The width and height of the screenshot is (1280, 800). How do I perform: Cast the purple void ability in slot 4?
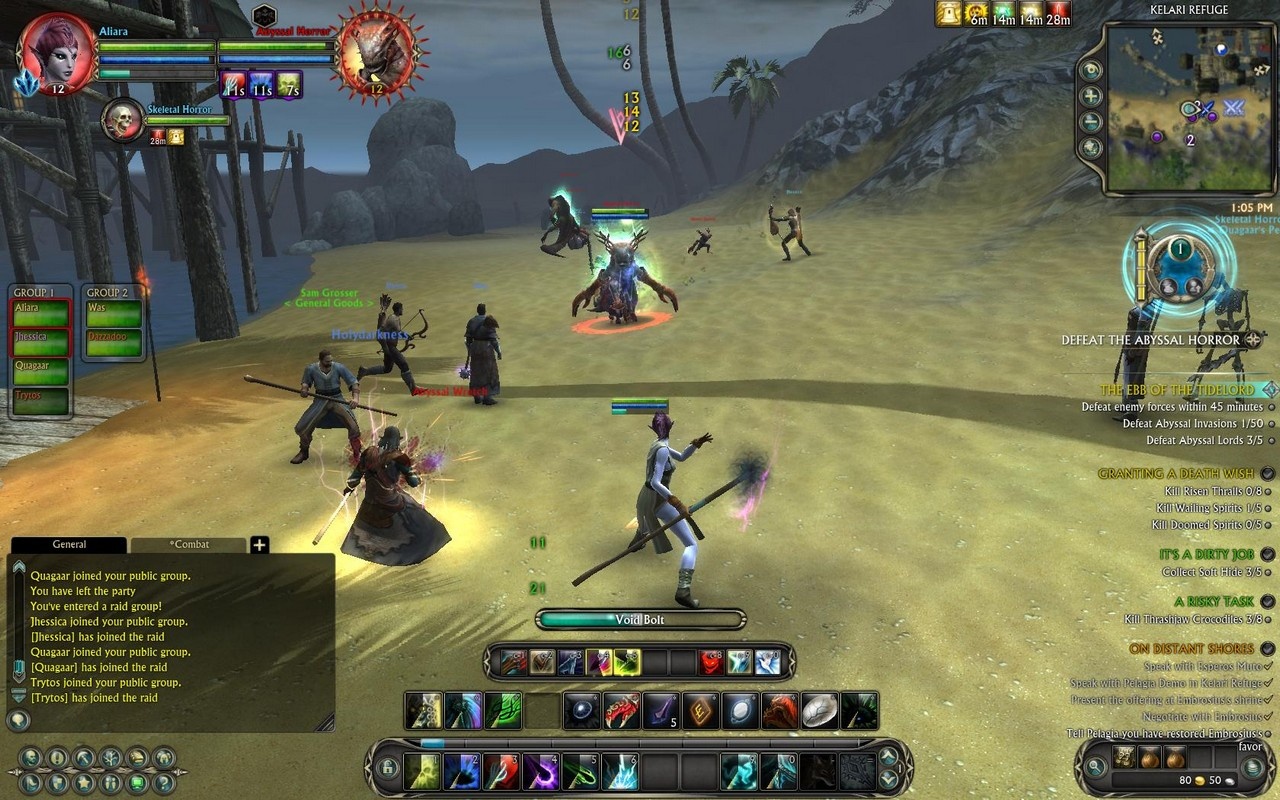point(541,771)
